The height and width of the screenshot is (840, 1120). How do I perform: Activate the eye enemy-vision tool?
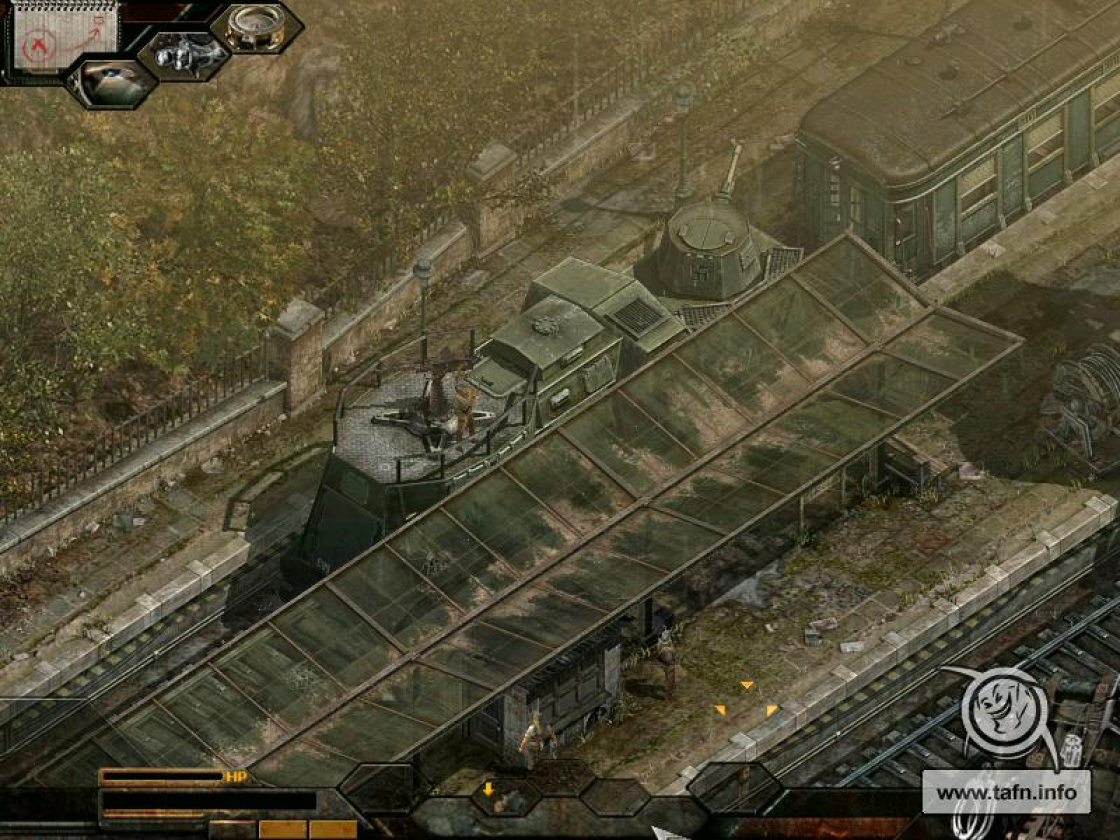112,83
